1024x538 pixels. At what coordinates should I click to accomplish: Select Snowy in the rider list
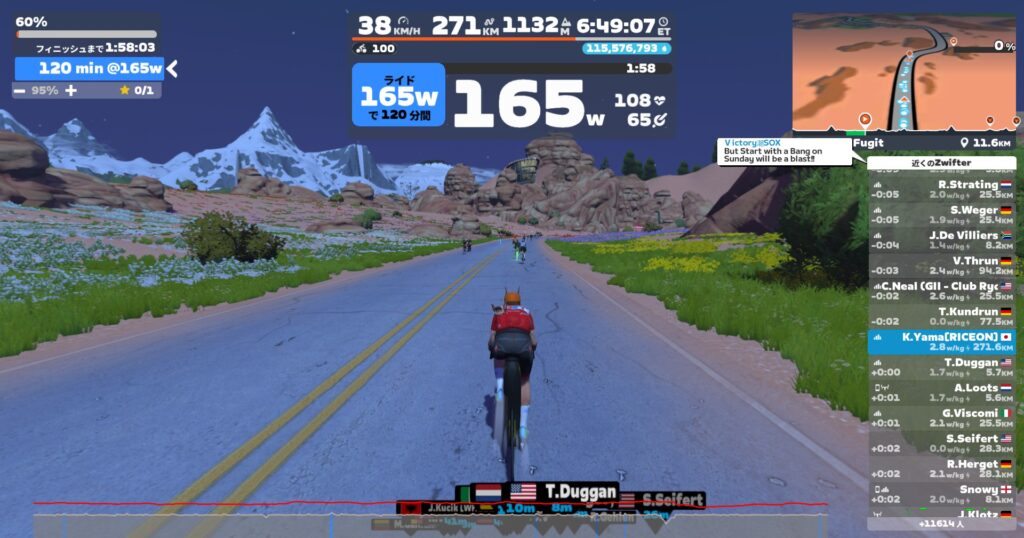pyautogui.click(x=942, y=493)
